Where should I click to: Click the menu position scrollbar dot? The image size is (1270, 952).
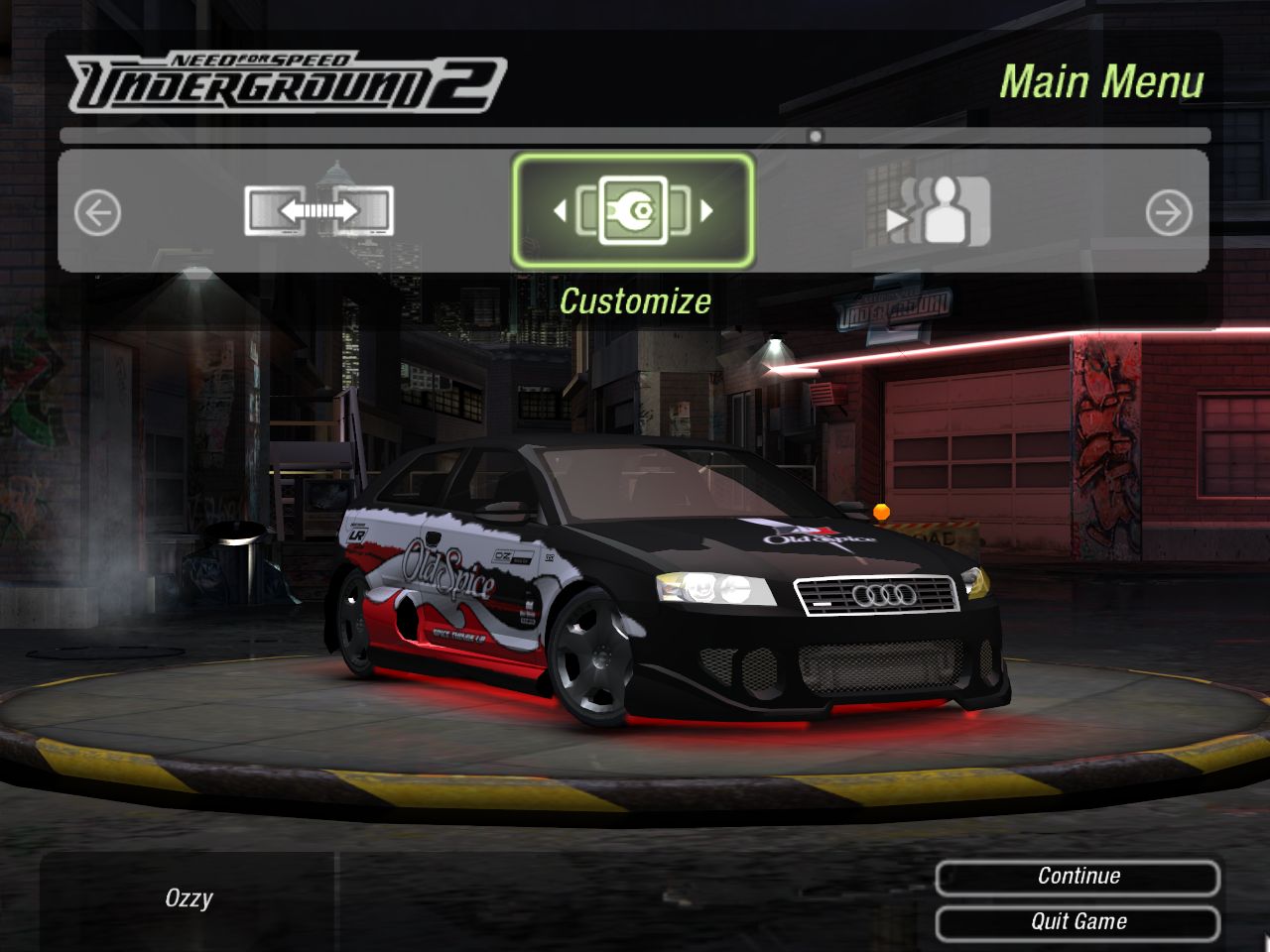click(x=816, y=136)
